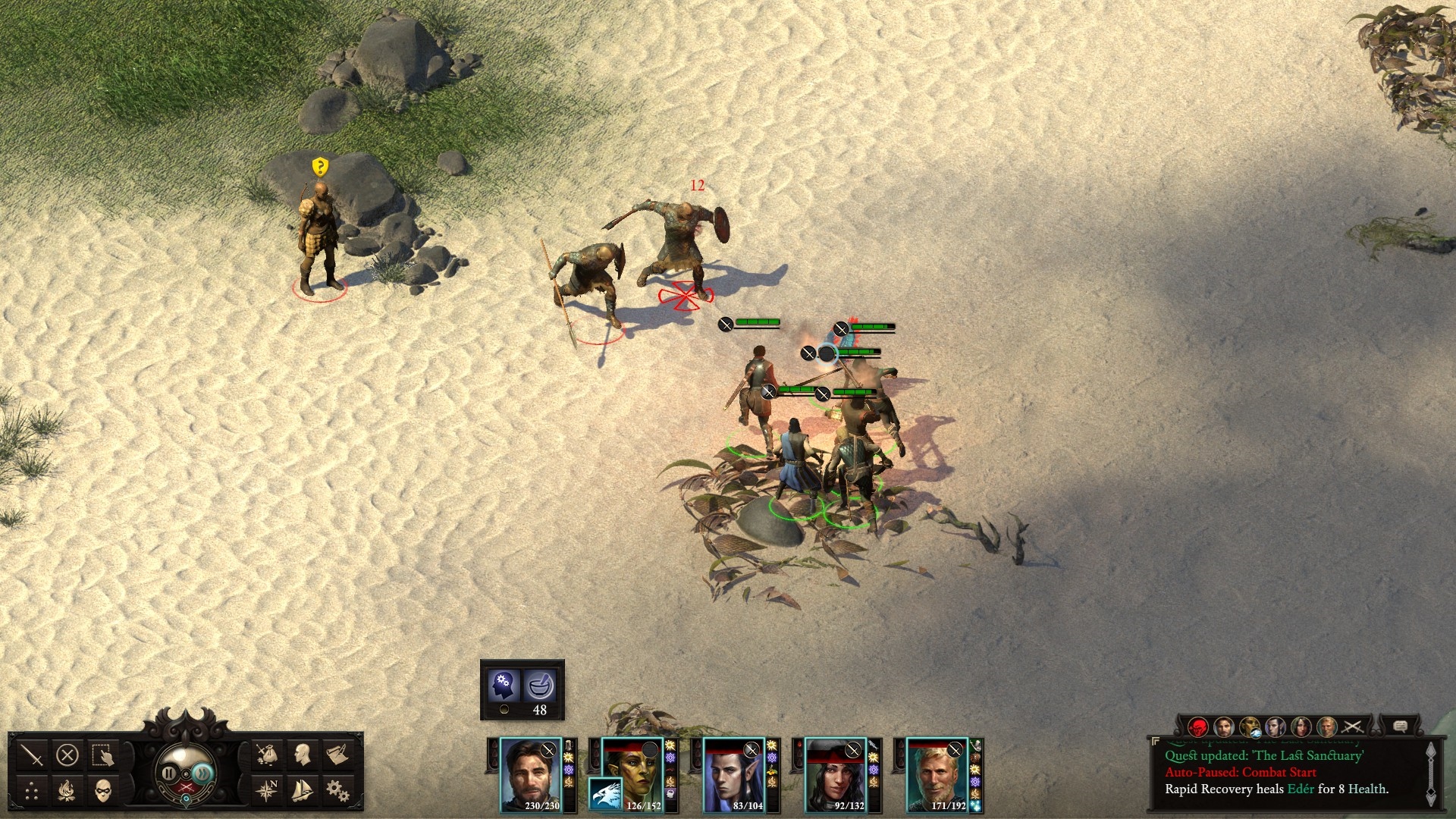The image size is (1456, 819).
Task: Use the mortar and pestle ability
Action: point(541,686)
